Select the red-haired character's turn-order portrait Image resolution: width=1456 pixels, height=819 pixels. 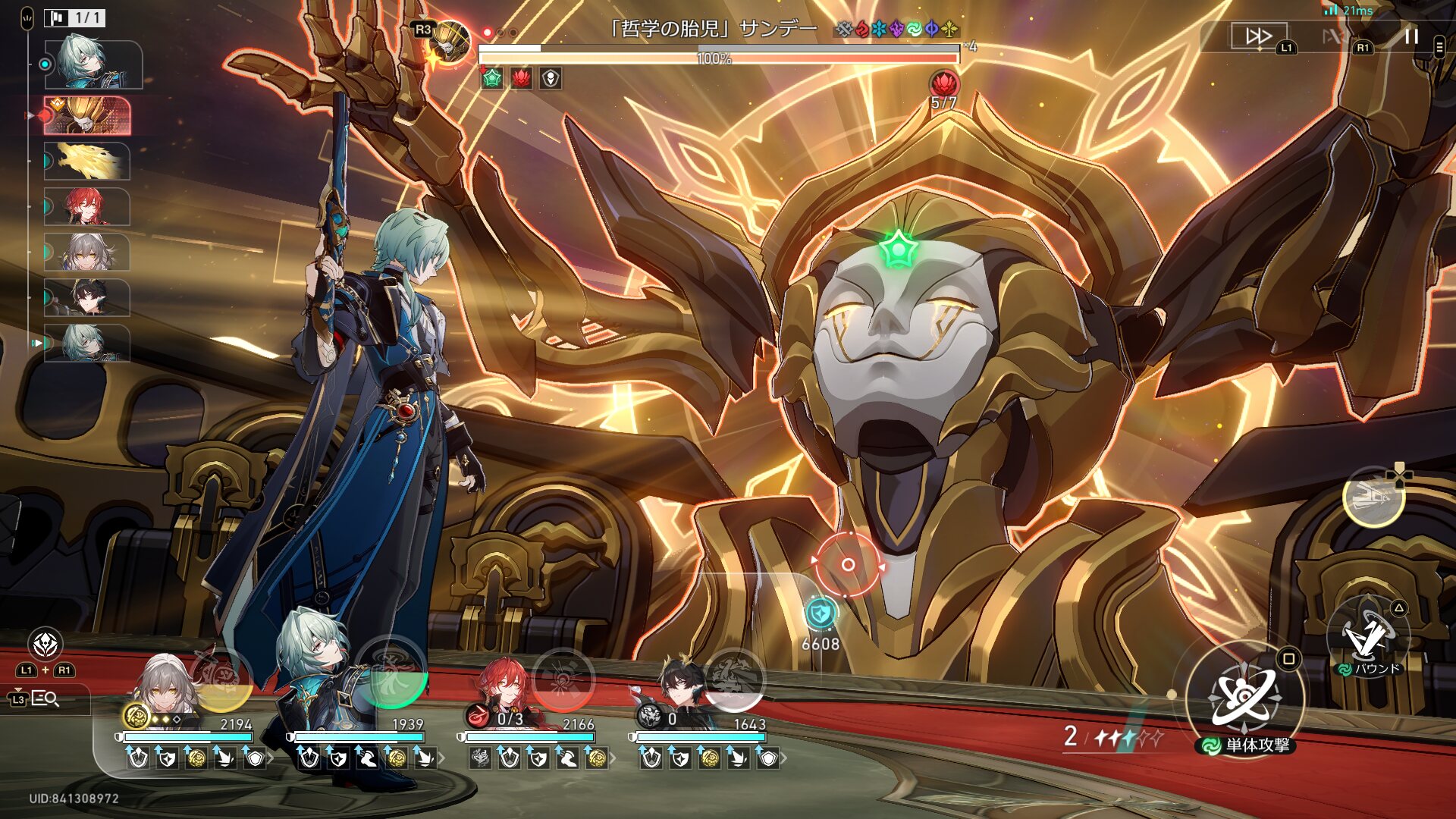pyautogui.click(x=86, y=207)
